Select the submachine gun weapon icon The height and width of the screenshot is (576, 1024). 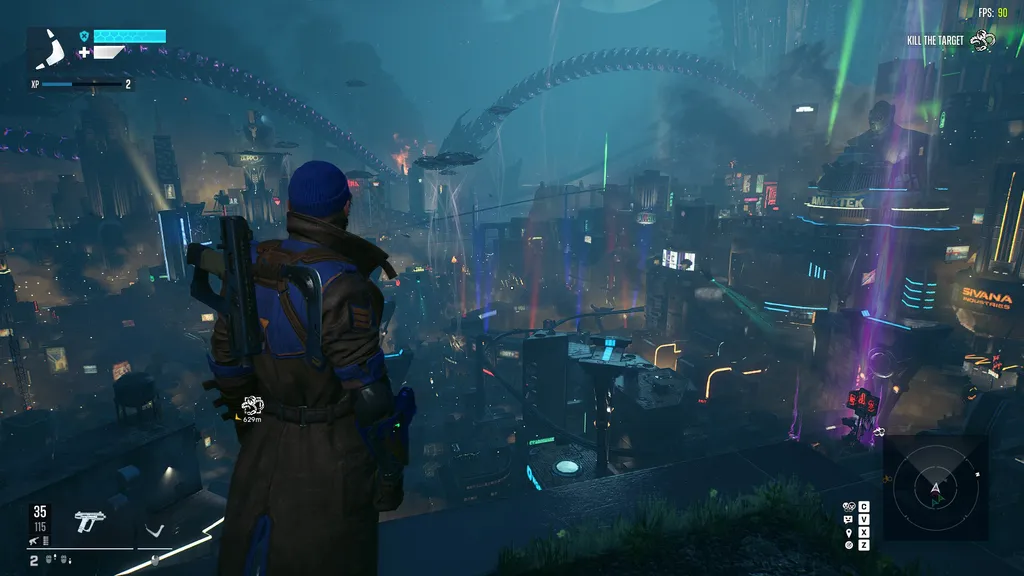(x=90, y=521)
